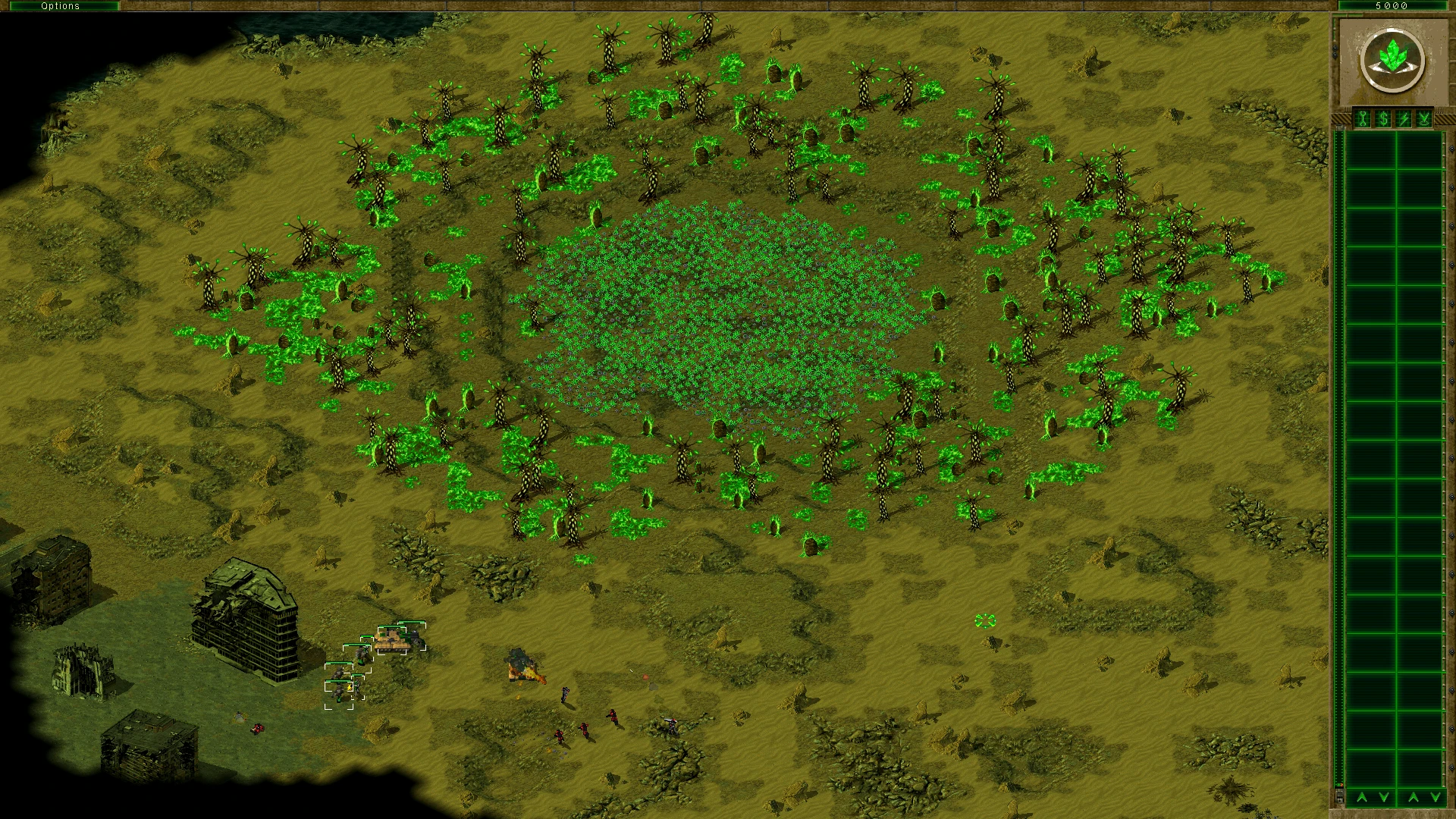Select the tan tank with selection brackets

392,642
